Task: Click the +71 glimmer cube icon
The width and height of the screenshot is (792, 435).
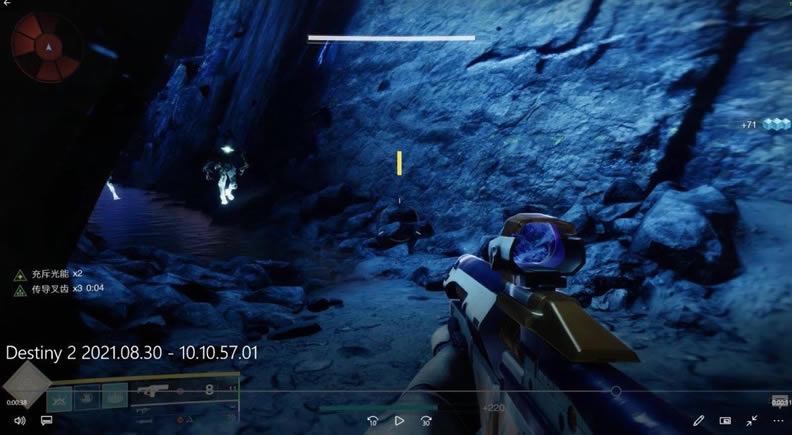Action: coord(777,124)
